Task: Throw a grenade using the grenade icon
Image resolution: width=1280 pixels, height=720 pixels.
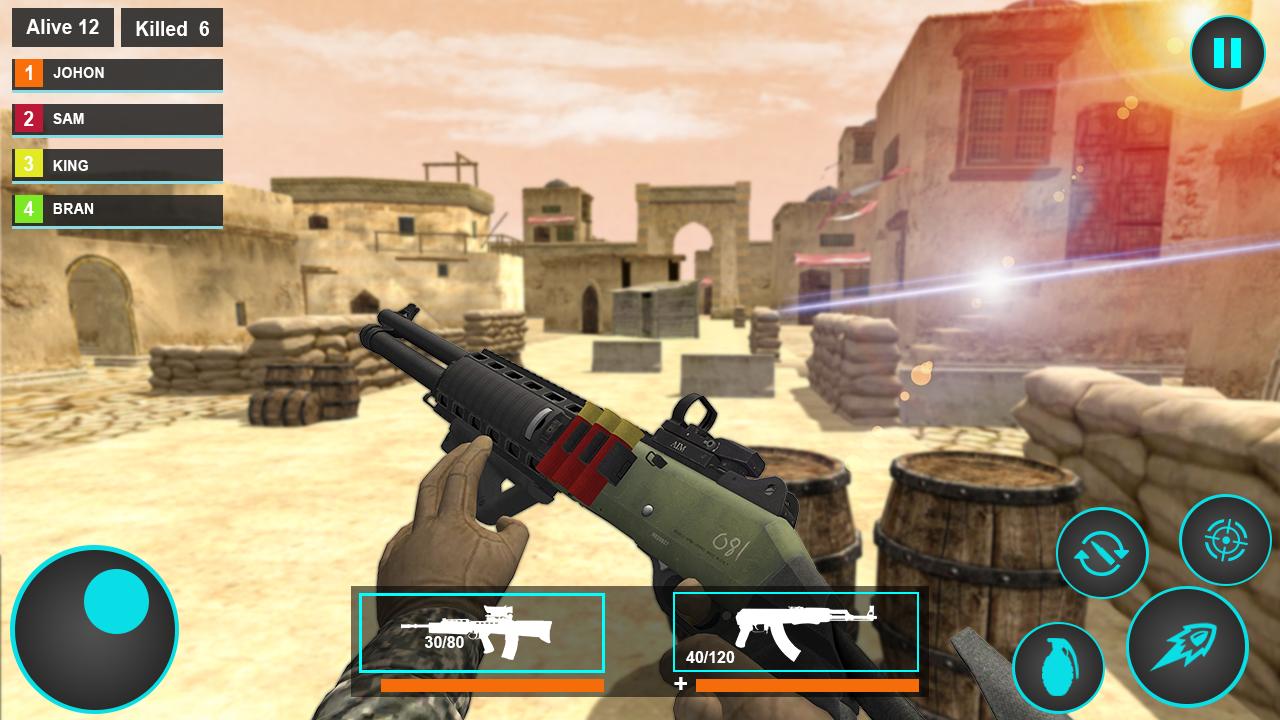Action: (1062, 667)
